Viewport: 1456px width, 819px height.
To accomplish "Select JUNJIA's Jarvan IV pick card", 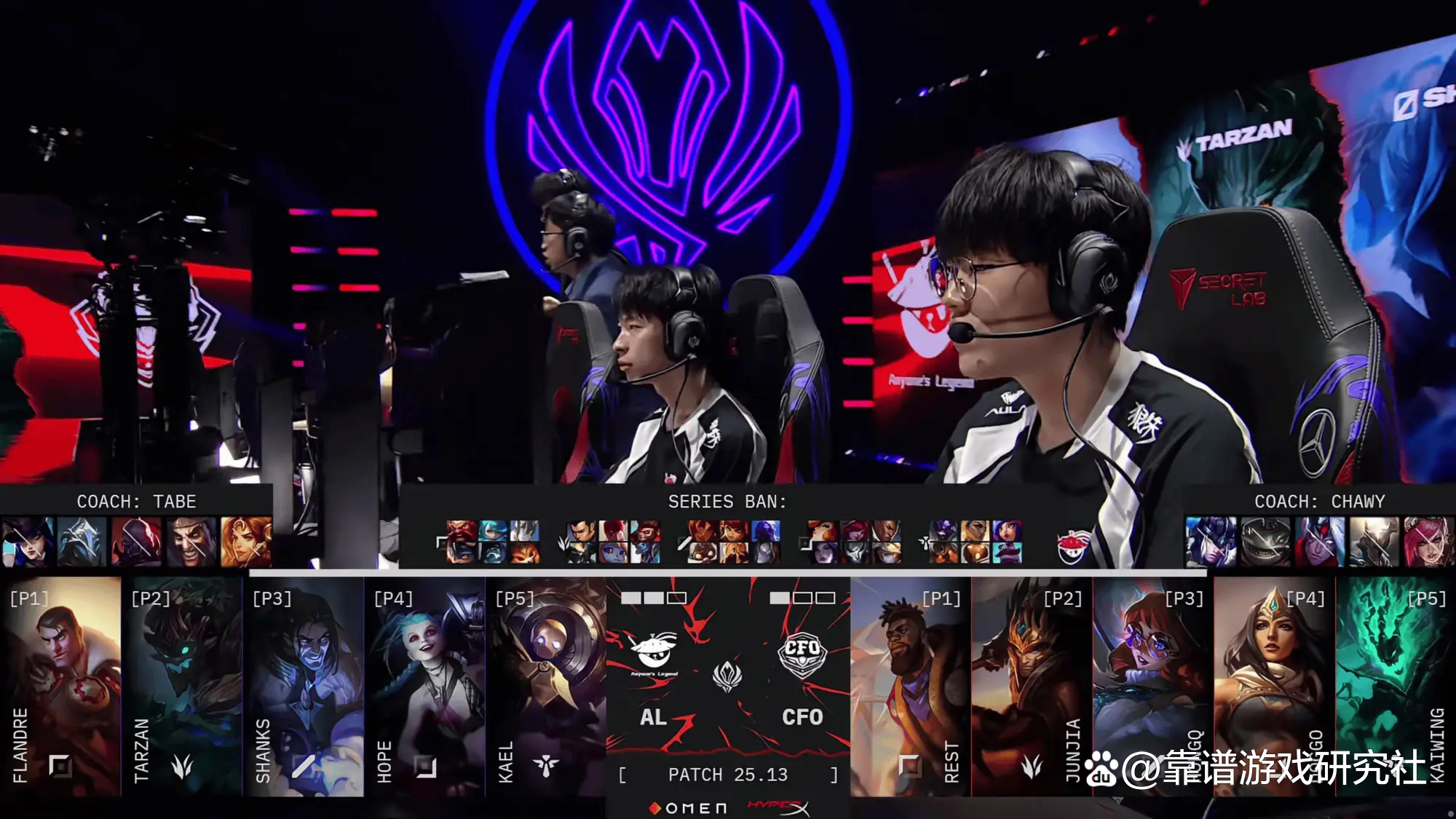I will [1032, 686].
